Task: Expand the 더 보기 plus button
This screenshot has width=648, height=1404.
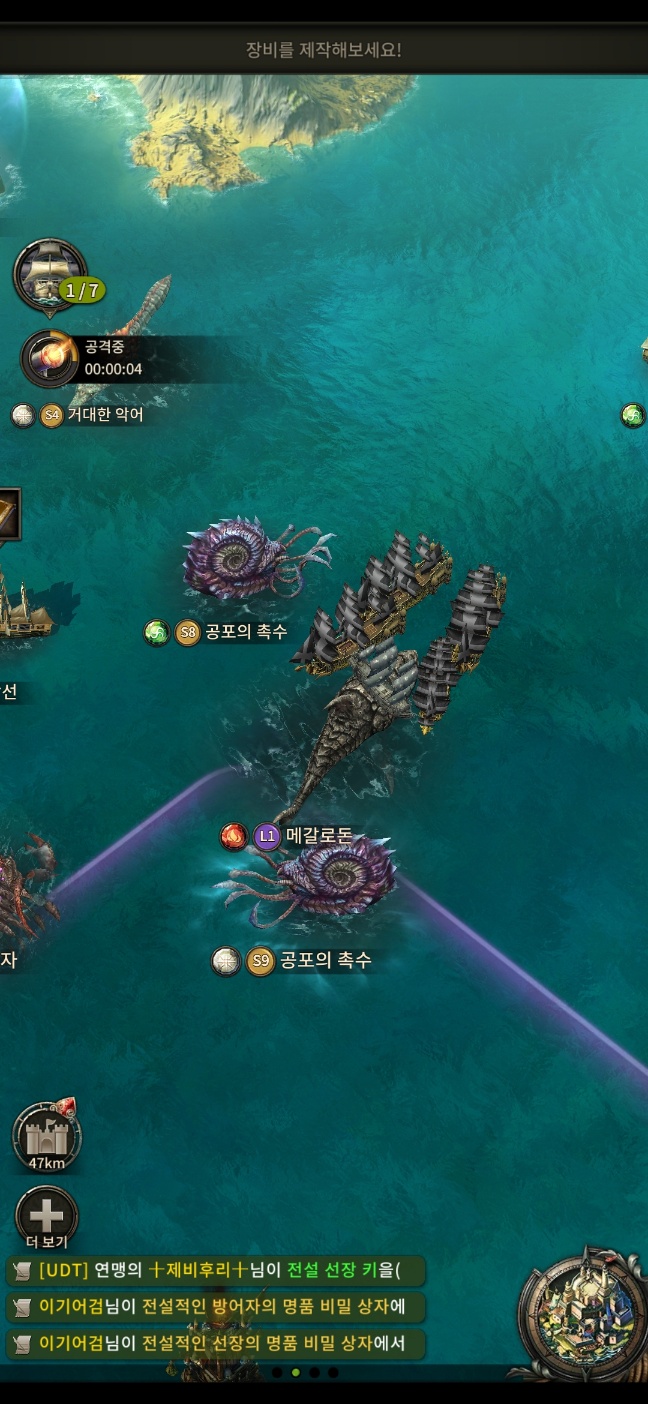Action: click(47, 1218)
